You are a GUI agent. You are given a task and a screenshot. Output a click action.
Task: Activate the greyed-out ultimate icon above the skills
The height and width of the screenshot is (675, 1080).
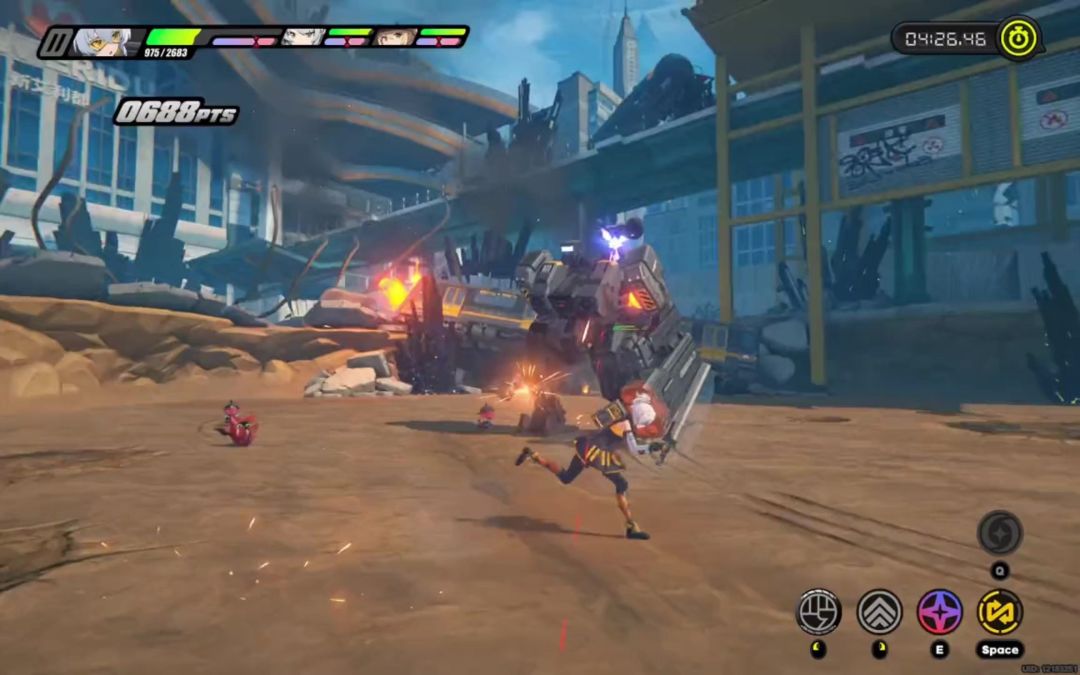point(999,532)
